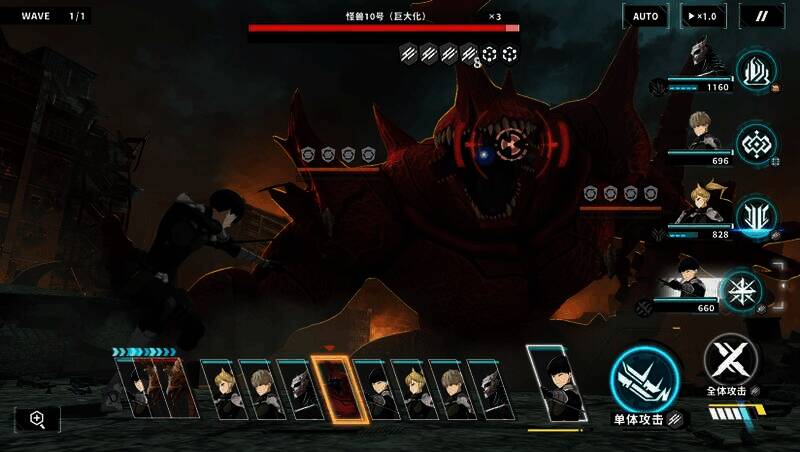
Task: Select the orange-highlighted enemy turn card
Action: (334, 387)
